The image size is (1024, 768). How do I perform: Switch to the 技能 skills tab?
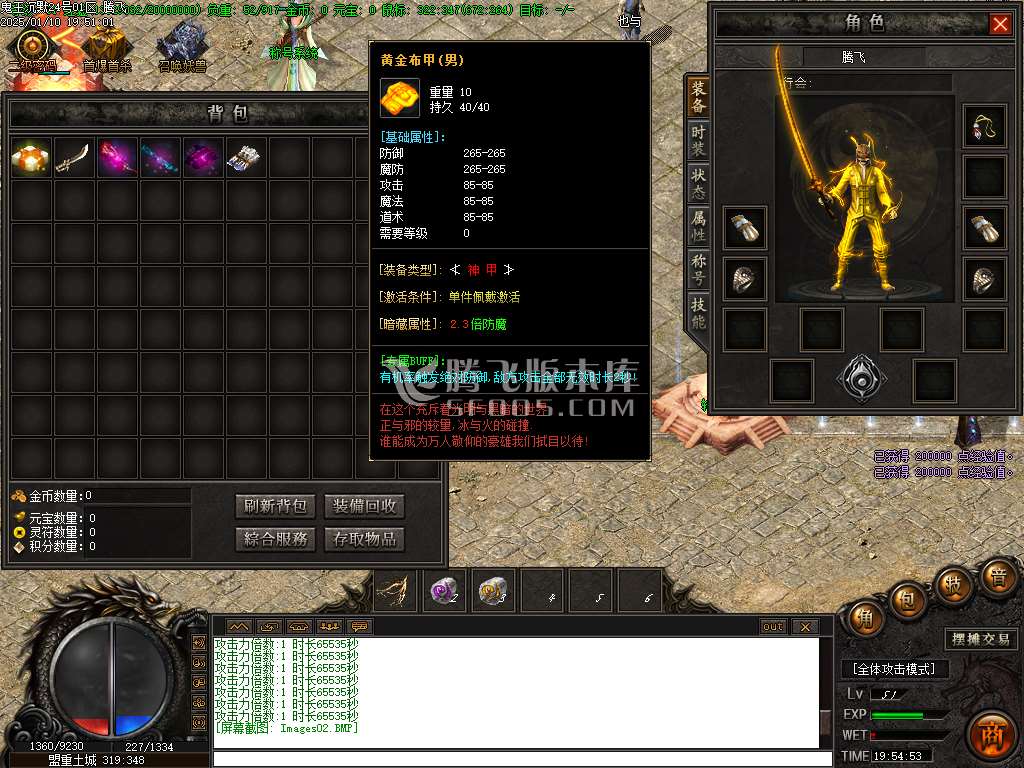point(698,314)
